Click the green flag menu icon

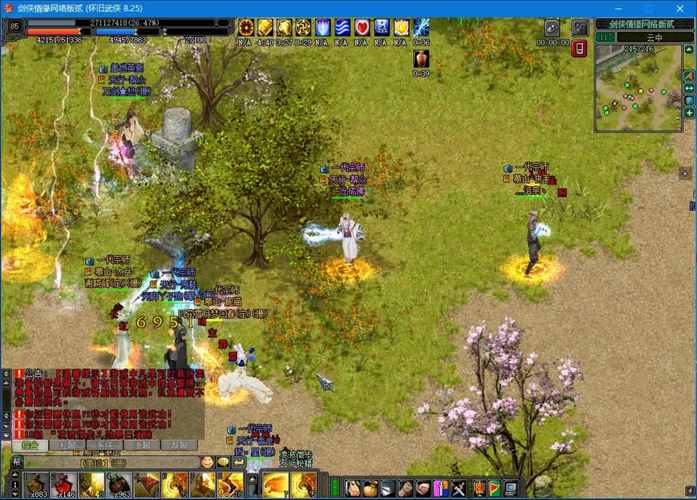[494, 488]
